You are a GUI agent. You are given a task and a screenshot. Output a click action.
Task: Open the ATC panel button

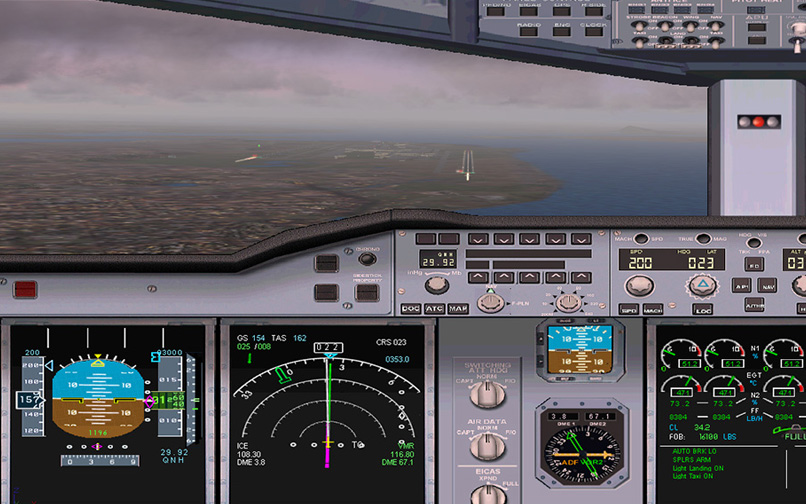(435, 309)
